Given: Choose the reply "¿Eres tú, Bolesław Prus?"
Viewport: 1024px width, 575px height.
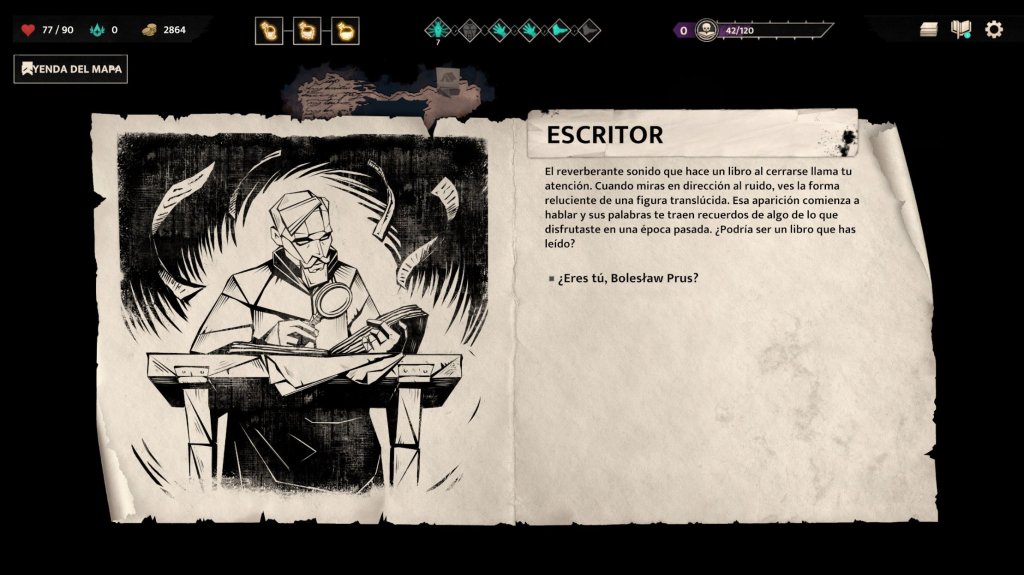Looking at the screenshot, I should [628, 277].
